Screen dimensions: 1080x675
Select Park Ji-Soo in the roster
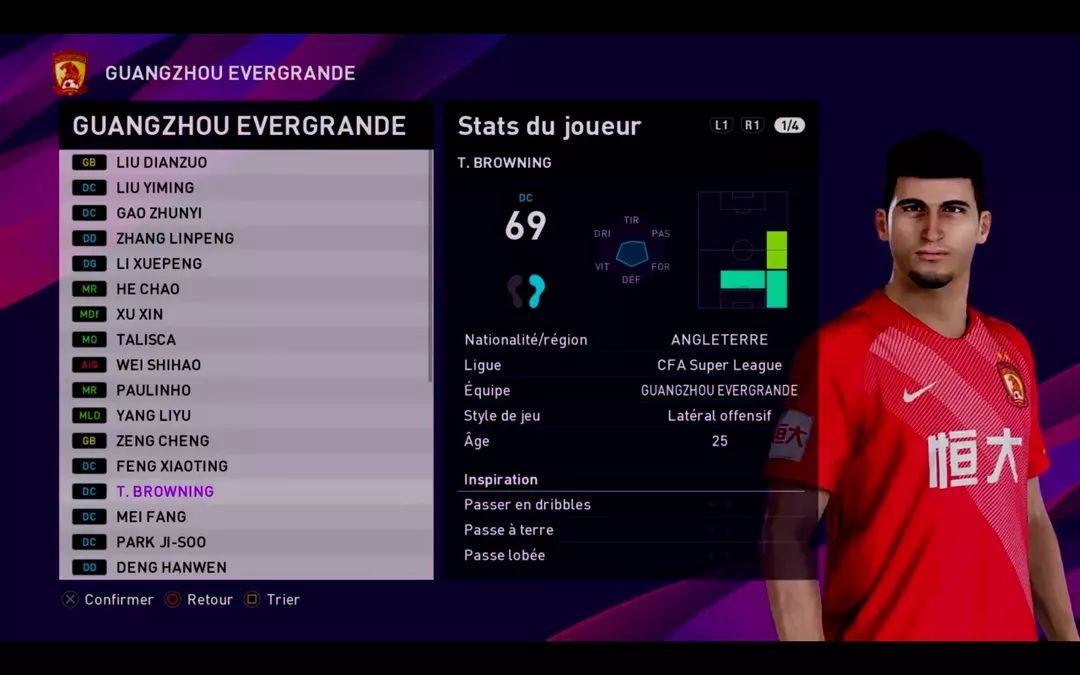[x=245, y=542]
